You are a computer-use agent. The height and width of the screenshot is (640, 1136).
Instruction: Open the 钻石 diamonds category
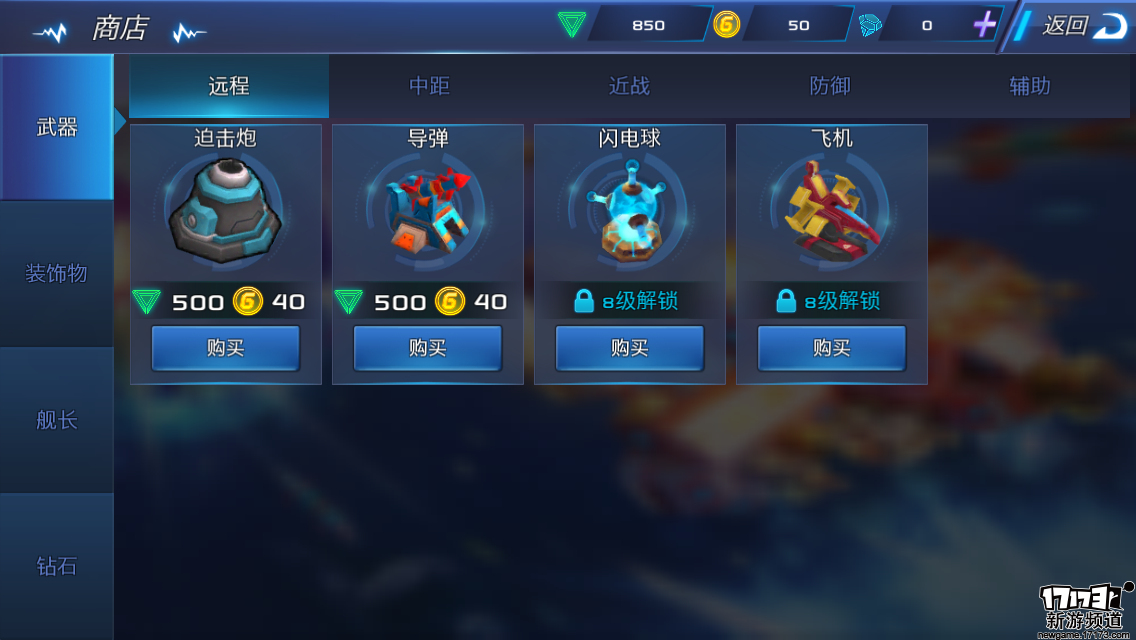[x=56, y=566]
